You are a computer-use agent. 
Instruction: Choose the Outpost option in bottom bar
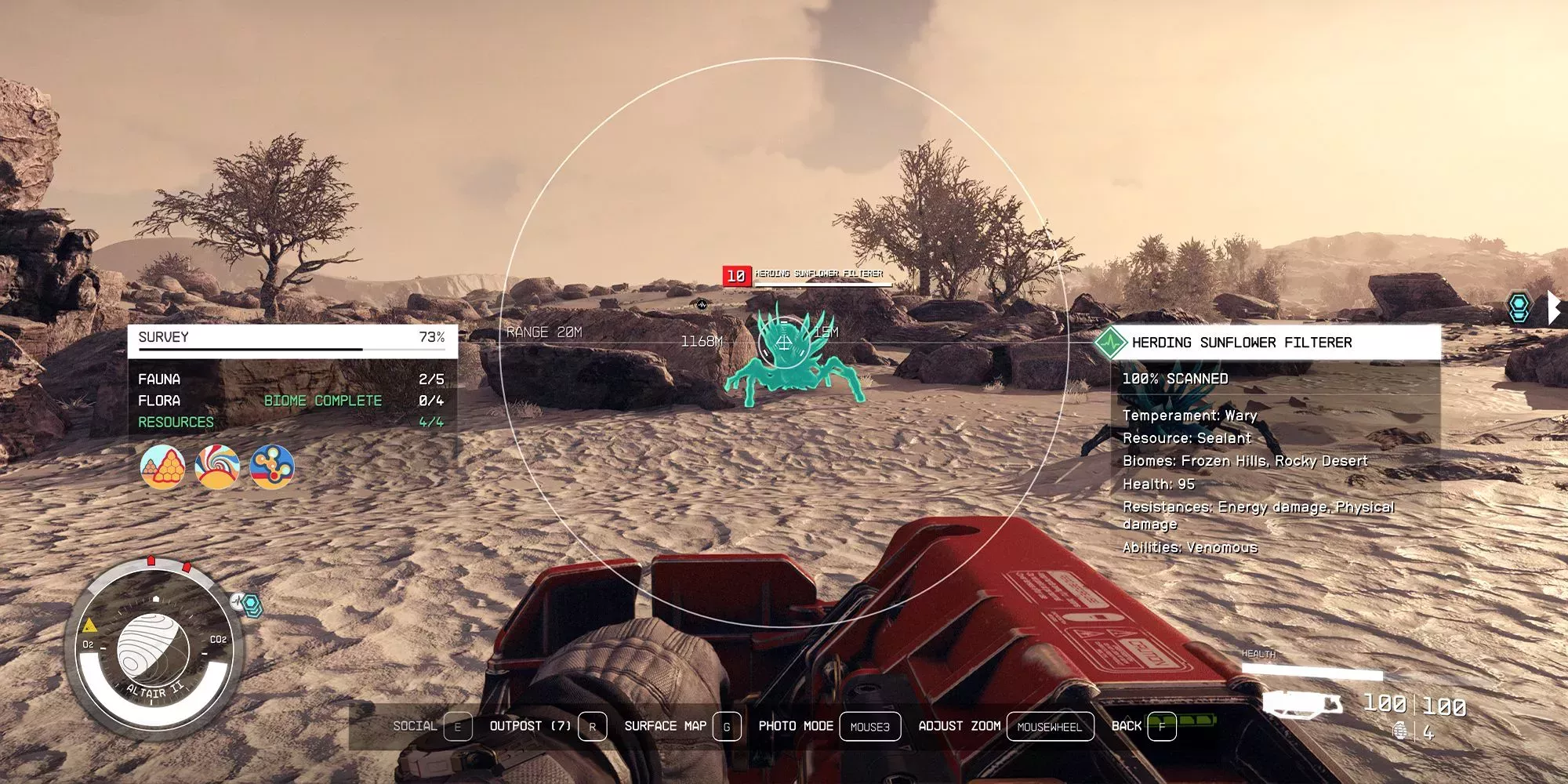coord(547,726)
